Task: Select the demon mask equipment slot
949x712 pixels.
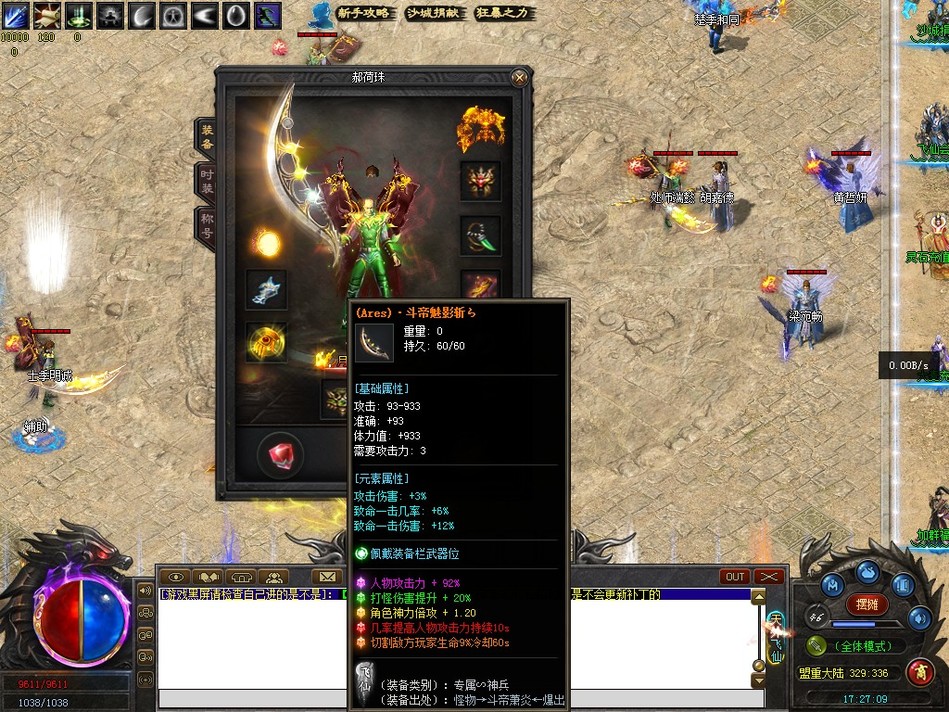Action: tap(480, 182)
